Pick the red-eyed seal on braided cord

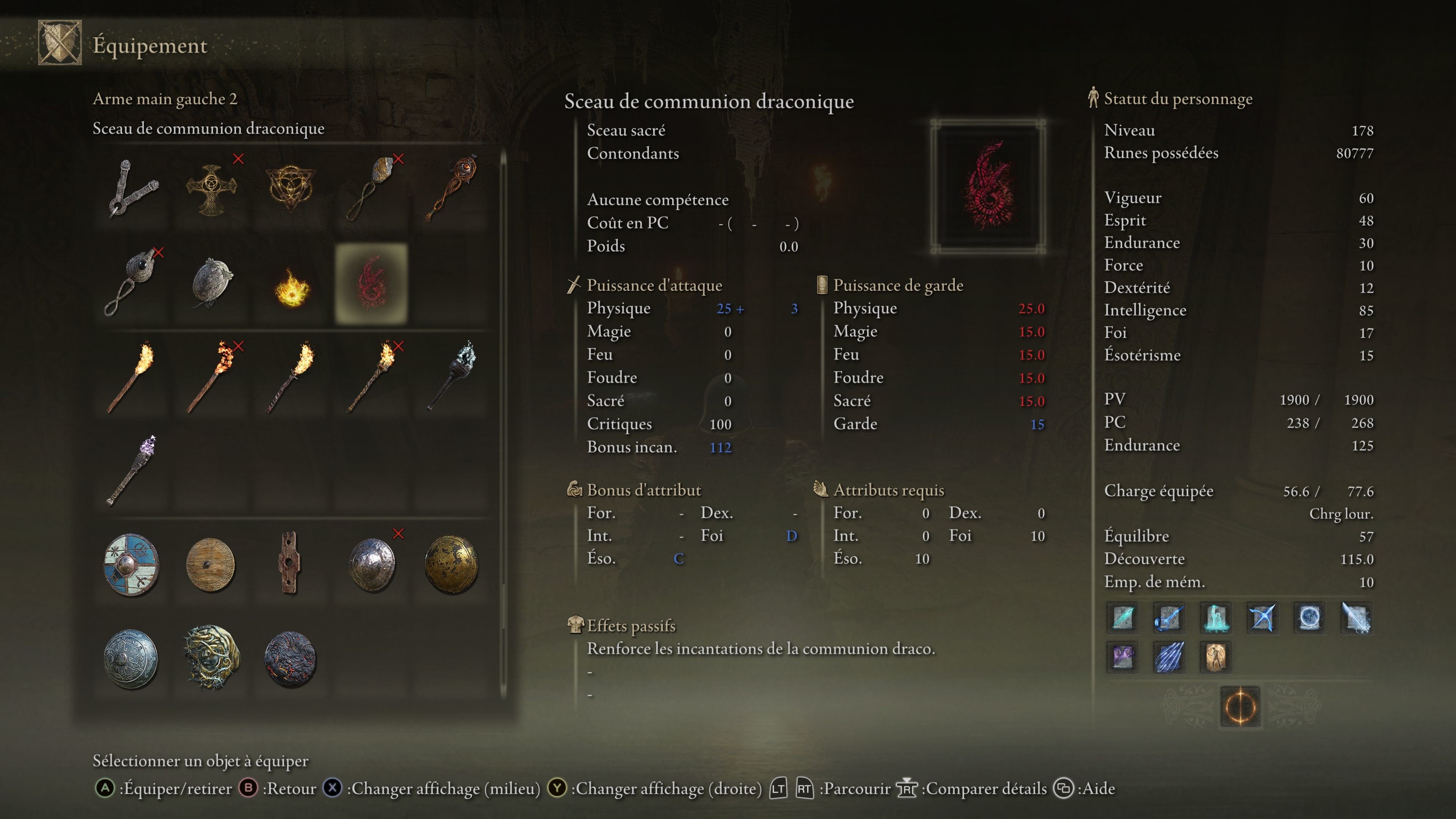pos(452,188)
